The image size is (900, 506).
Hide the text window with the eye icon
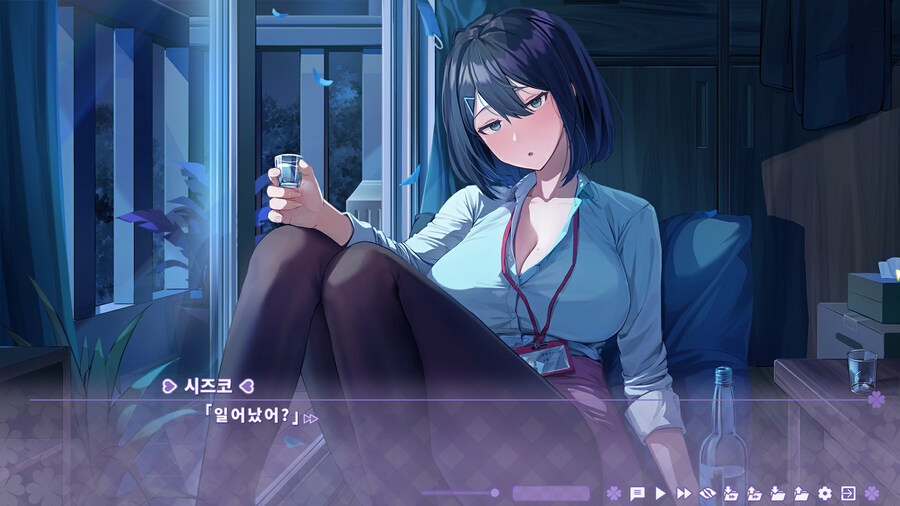[x=707, y=493]
